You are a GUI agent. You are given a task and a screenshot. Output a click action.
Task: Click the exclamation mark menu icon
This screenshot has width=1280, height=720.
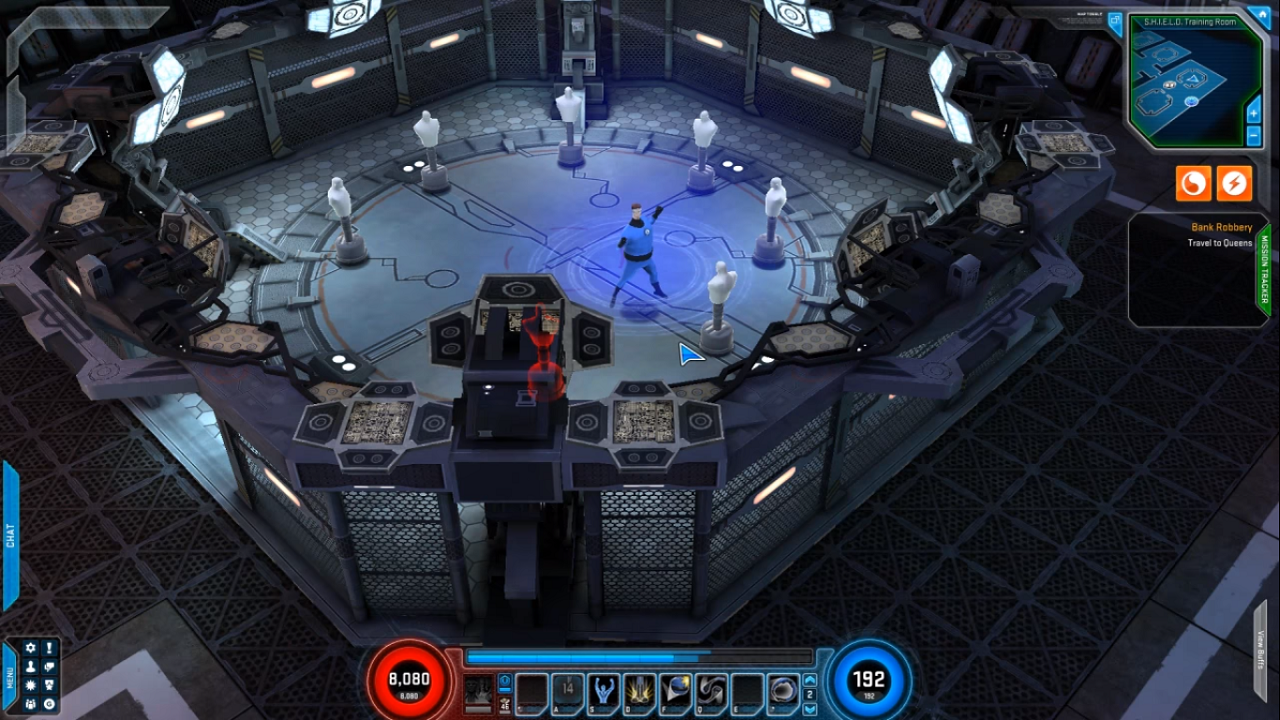click(49, 648)
